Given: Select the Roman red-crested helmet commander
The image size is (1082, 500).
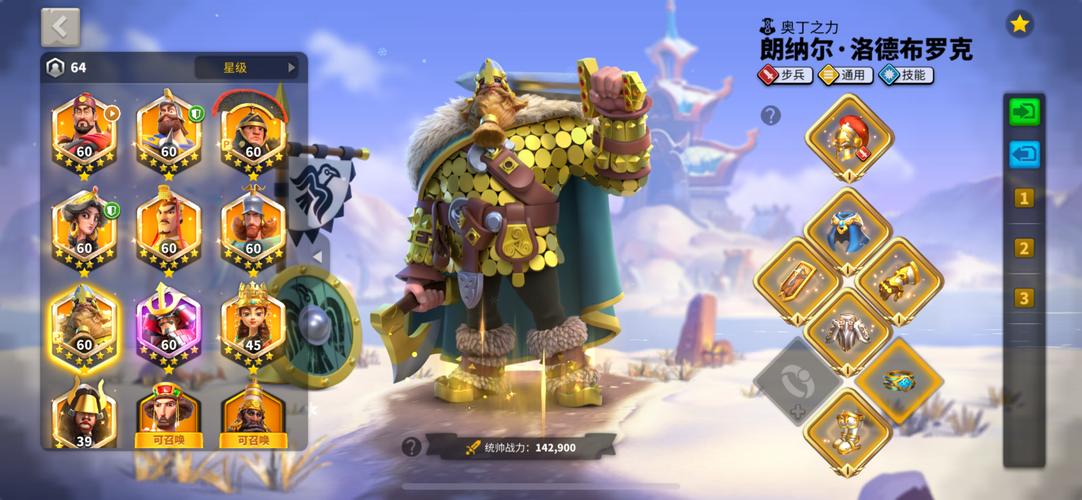Looking at the screenshot, I should coord(253,131).
